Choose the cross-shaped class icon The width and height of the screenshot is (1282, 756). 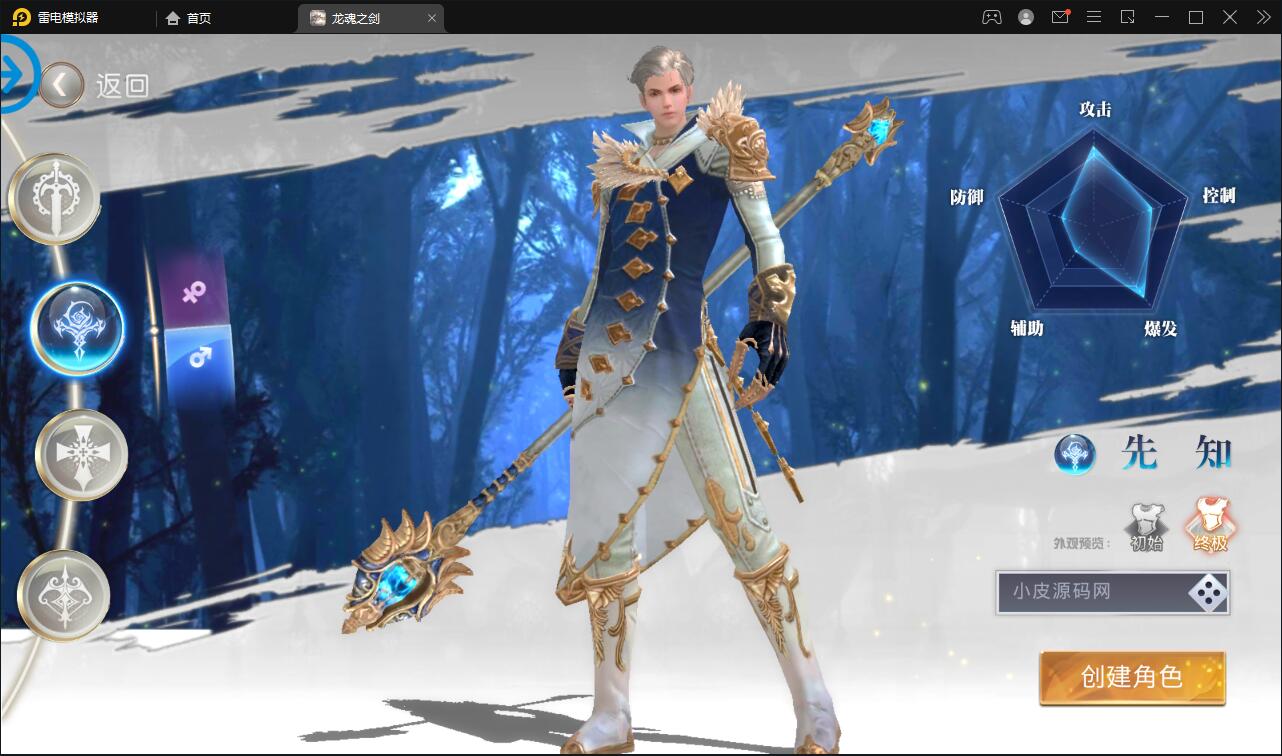80,455
